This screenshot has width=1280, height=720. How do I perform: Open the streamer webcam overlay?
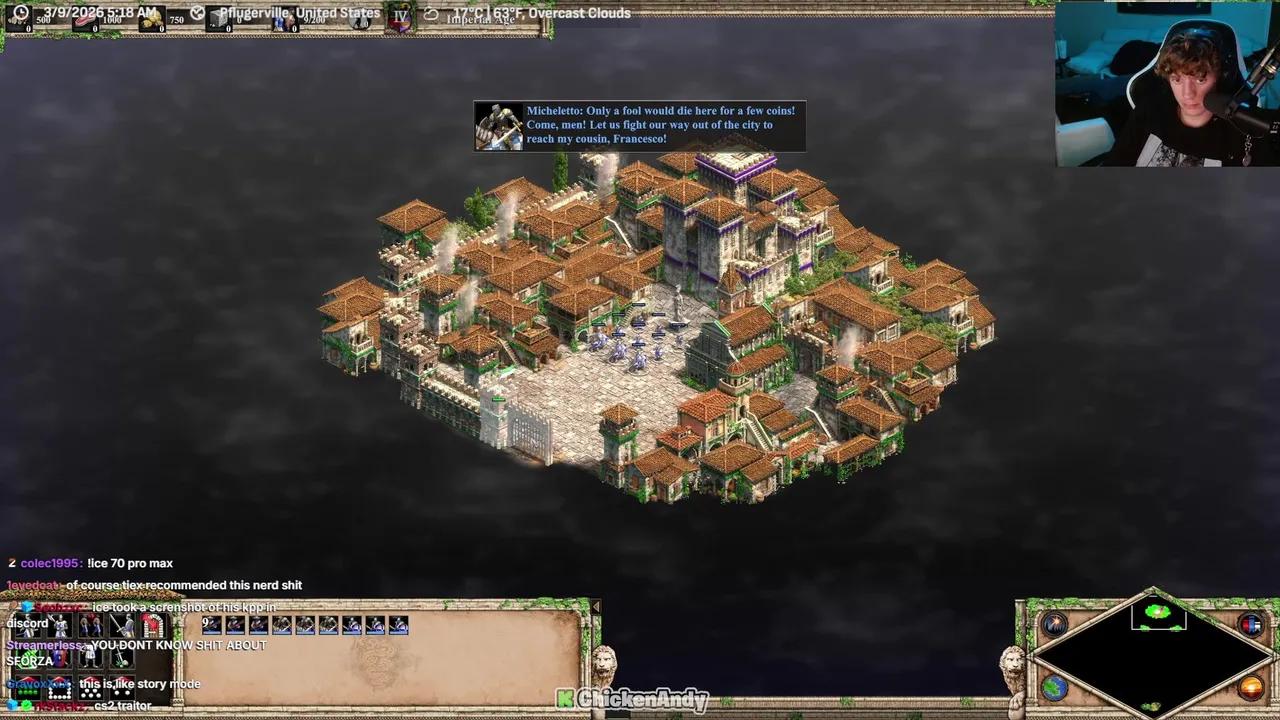(x=1166, y=83)
